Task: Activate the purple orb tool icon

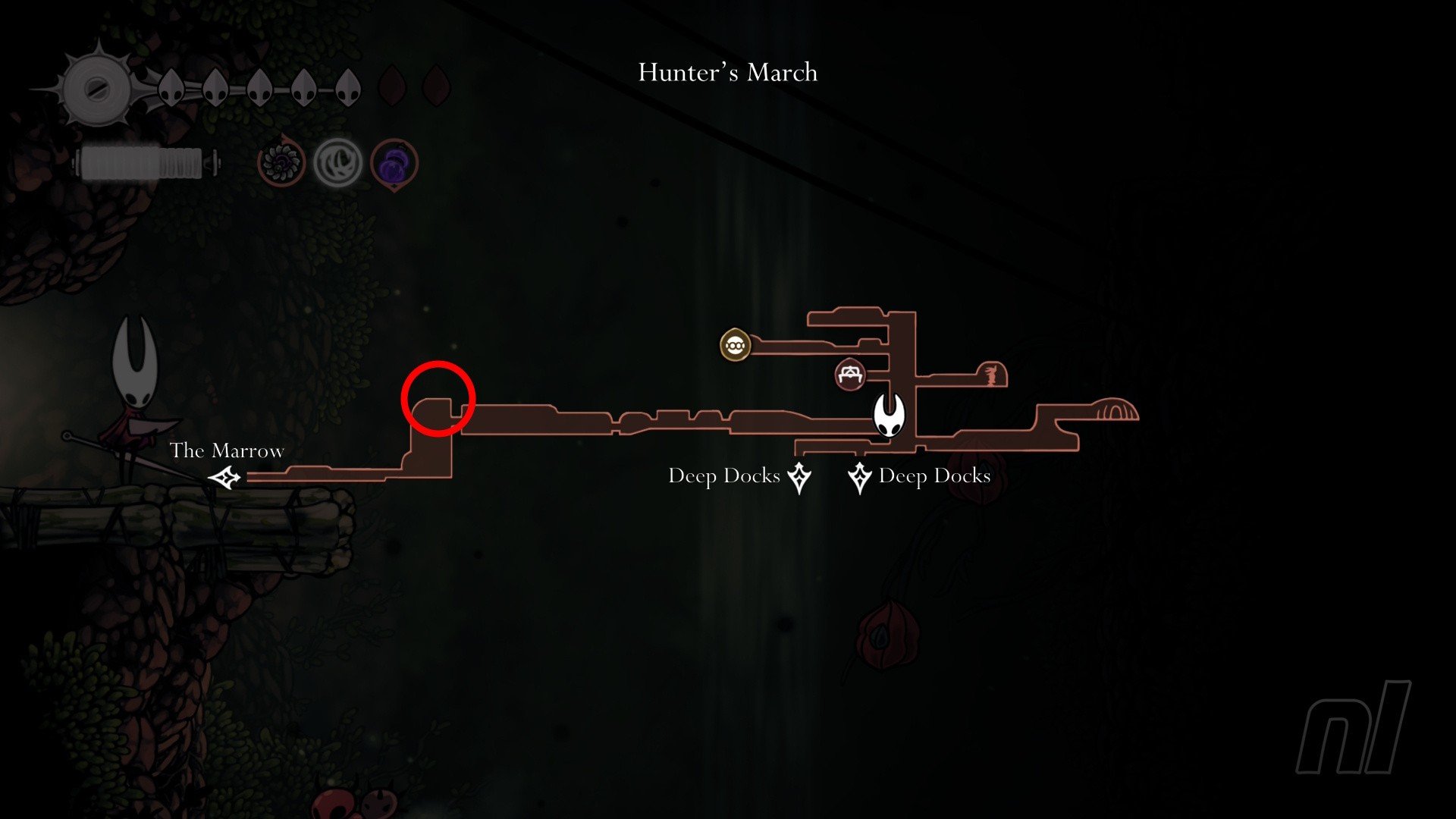Action: point(394,163)
